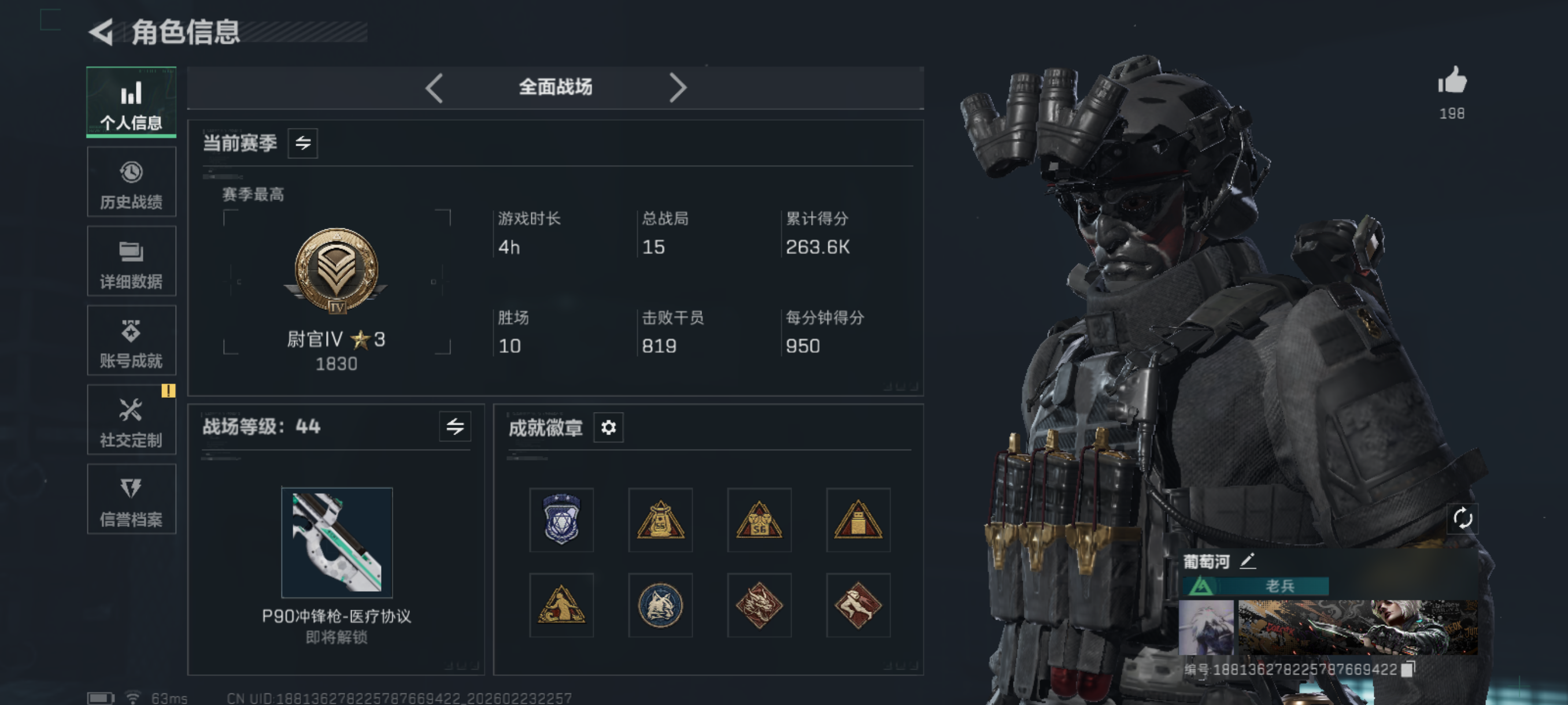The width and height of the screenshot is (1568, 705).
Task: Switch to previous game mode with left arrow
Action: (x=434, y=88)
